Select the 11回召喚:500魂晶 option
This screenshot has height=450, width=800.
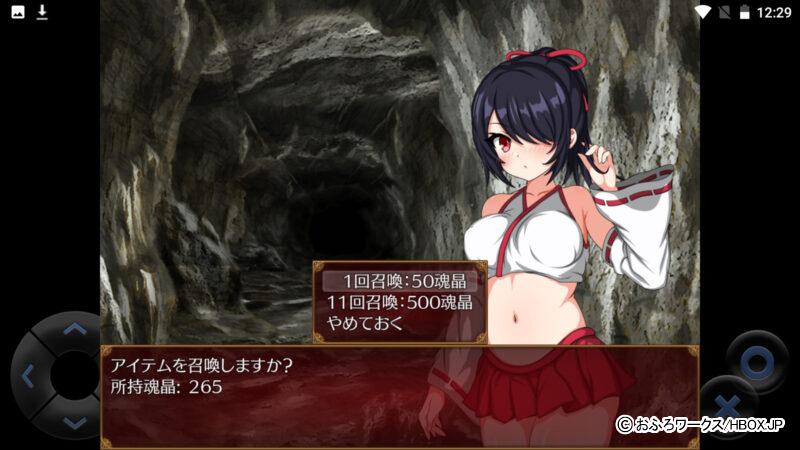click(400, 302)
